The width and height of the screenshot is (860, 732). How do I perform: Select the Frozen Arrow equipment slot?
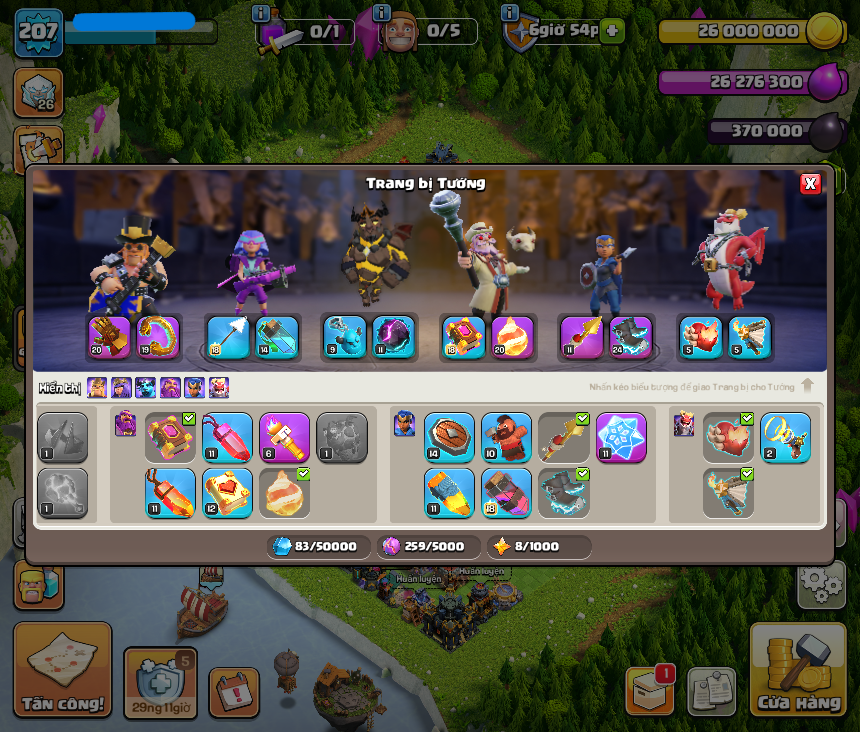[227, 337]
